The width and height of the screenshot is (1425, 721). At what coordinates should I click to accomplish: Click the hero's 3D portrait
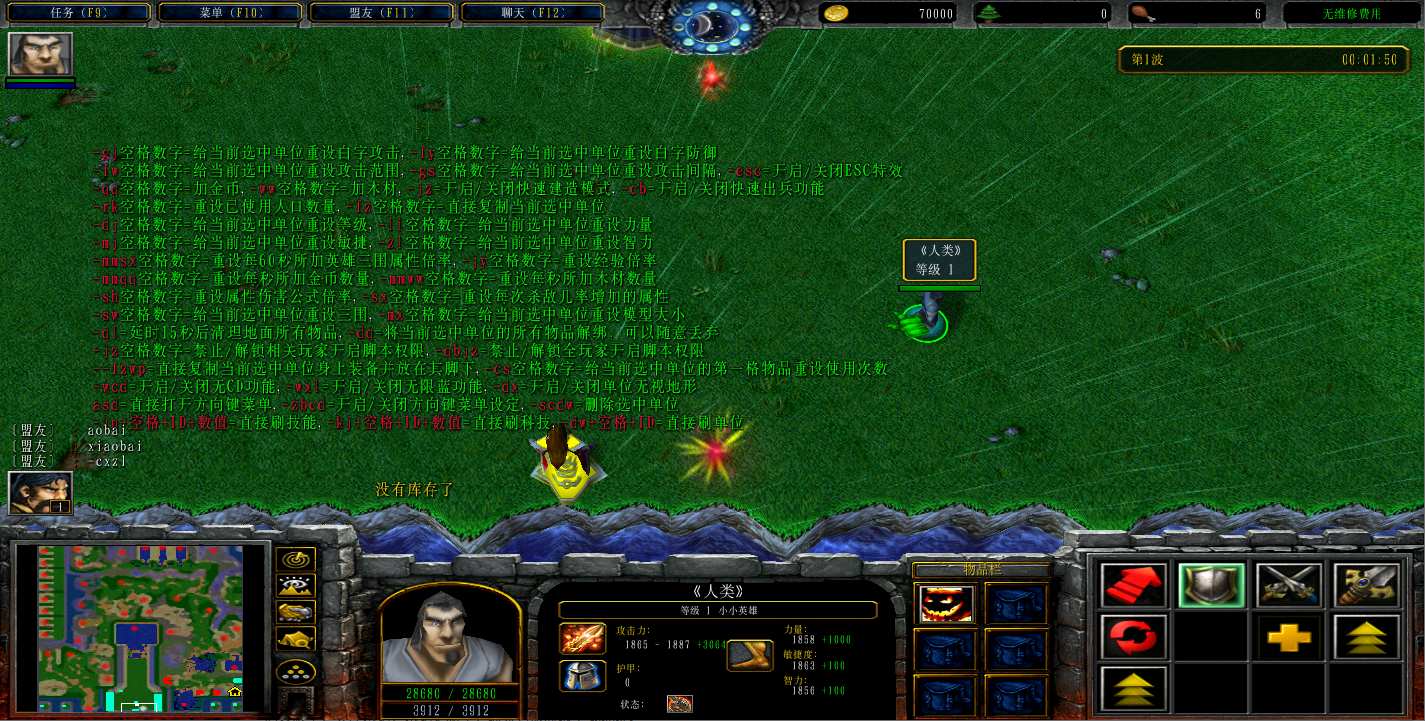click(x=450, y=634)
